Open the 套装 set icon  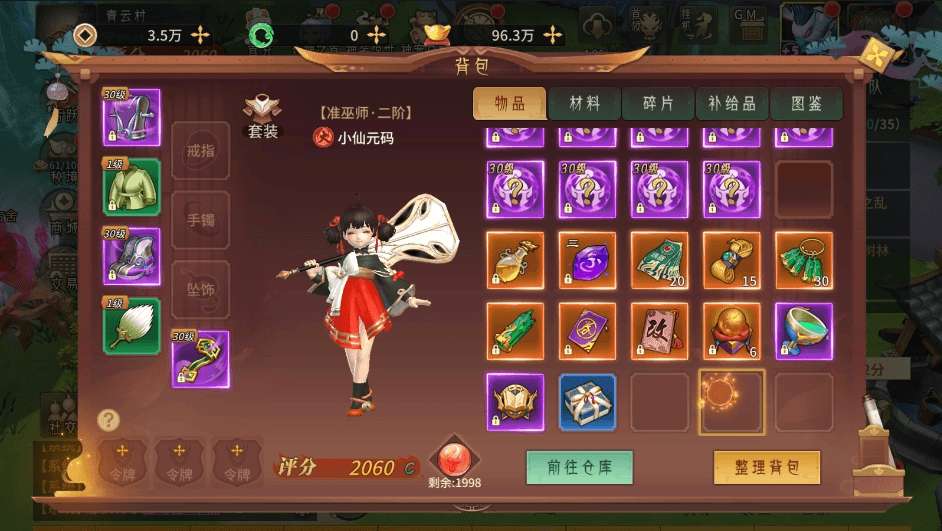tap(263, 118)
